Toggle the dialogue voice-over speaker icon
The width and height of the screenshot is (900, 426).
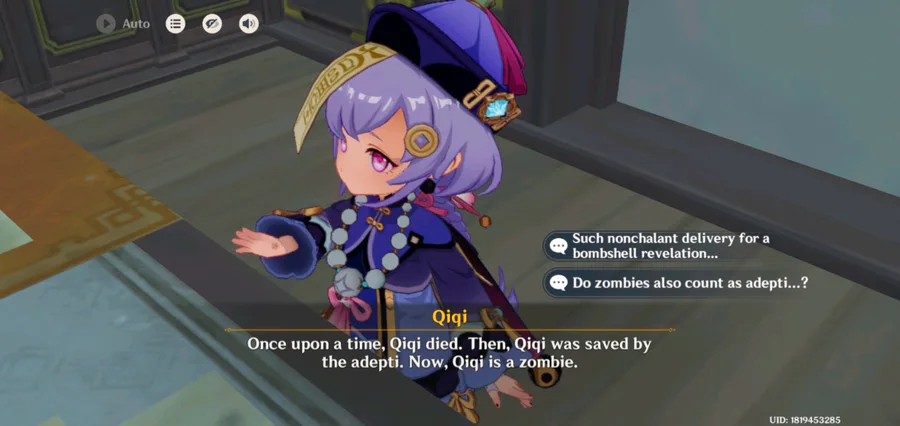coord(248,23)
